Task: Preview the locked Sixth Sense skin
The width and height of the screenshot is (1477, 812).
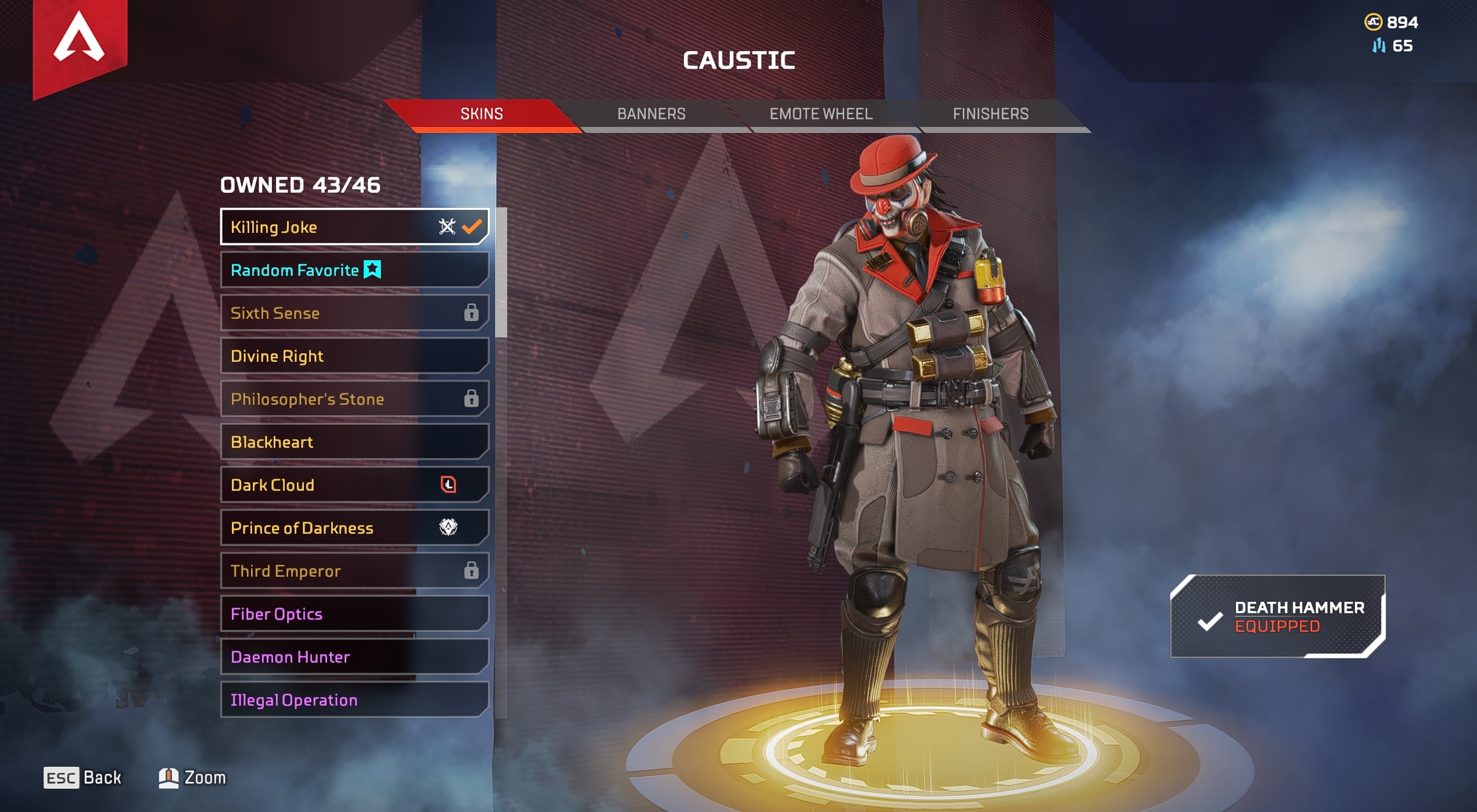Action: click(x=354, y=312)
